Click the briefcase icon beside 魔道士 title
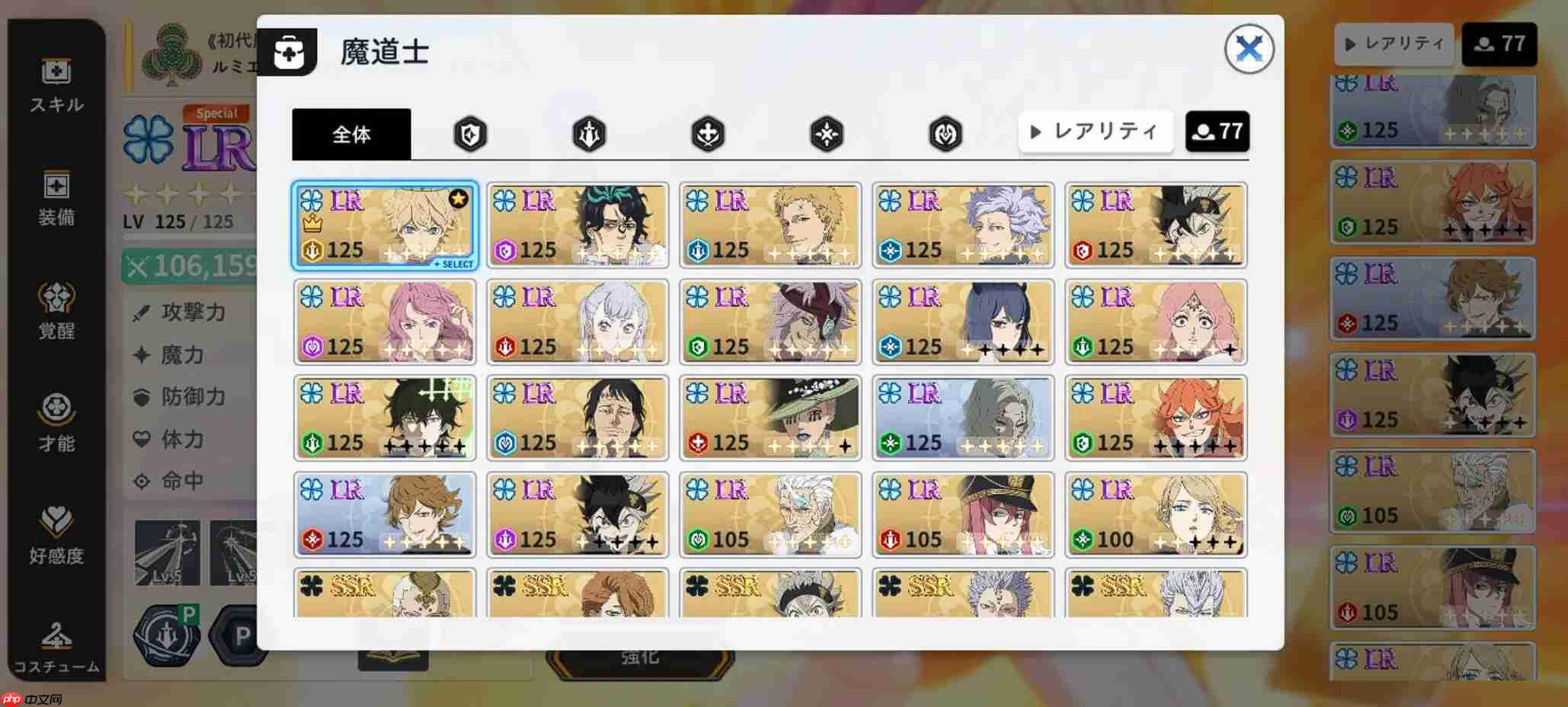The height and width of the screenshot is (707, 1568). pos(290,52)
